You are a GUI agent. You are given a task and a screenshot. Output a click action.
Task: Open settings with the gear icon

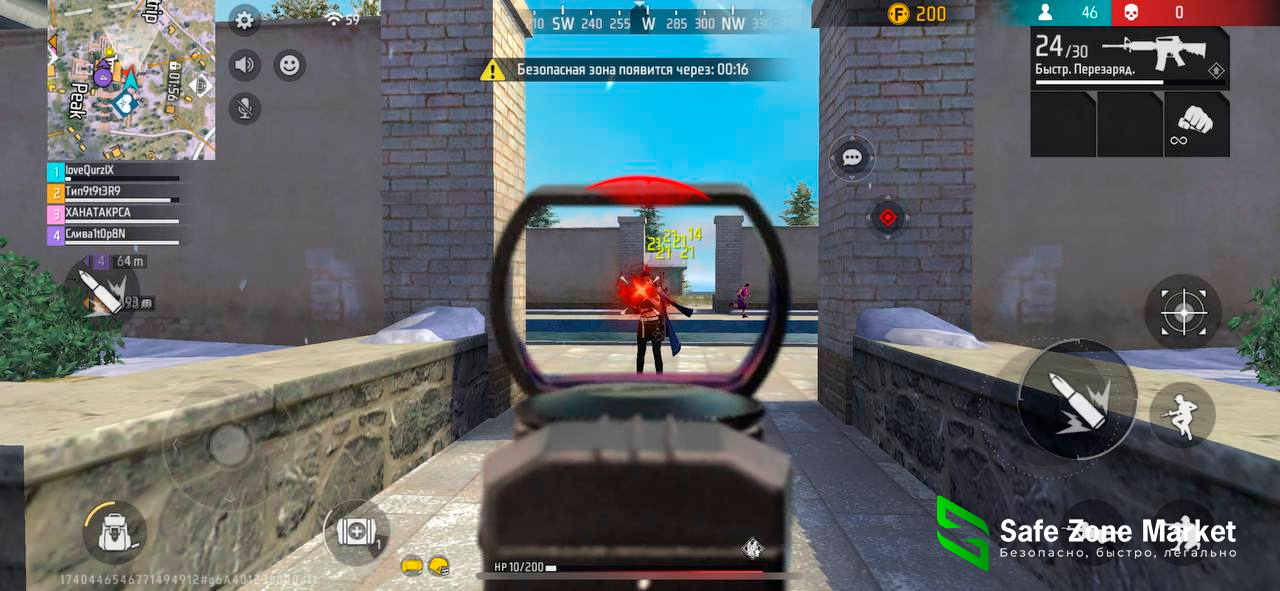[244, 20]
